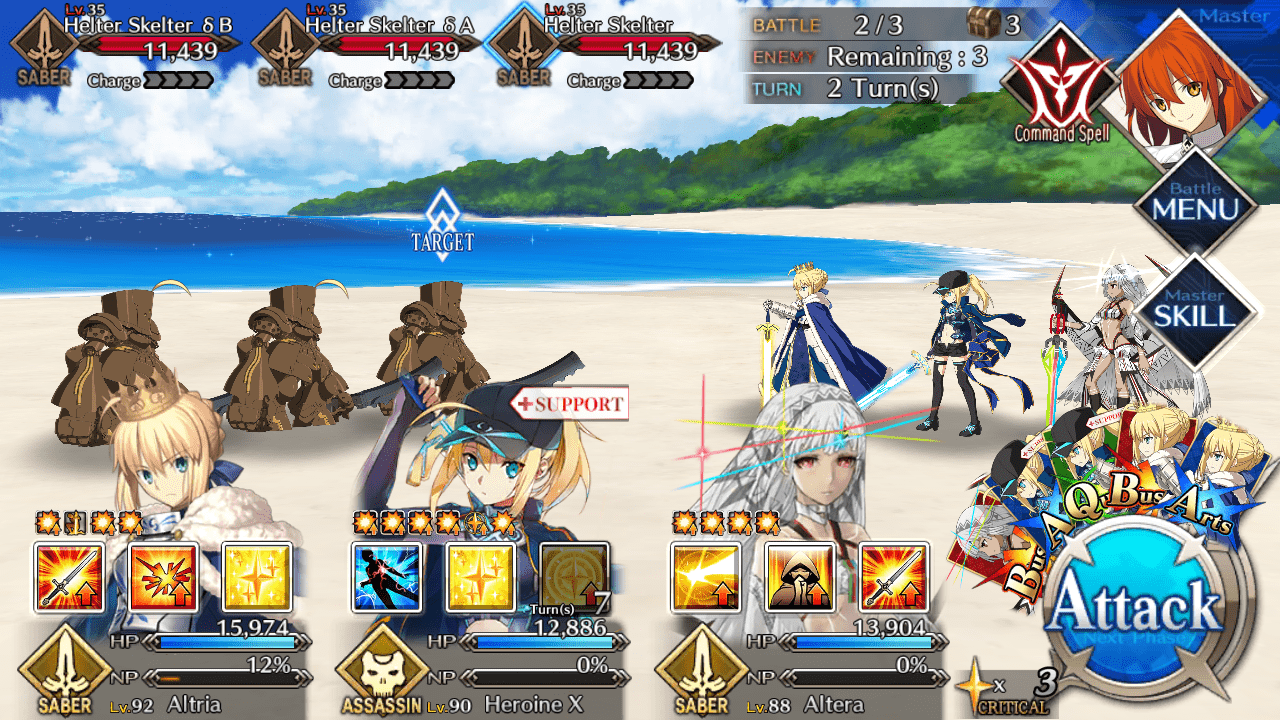Activate Altria's sword attack-up skill
The image size is (1280, 720).
(69, 577)
